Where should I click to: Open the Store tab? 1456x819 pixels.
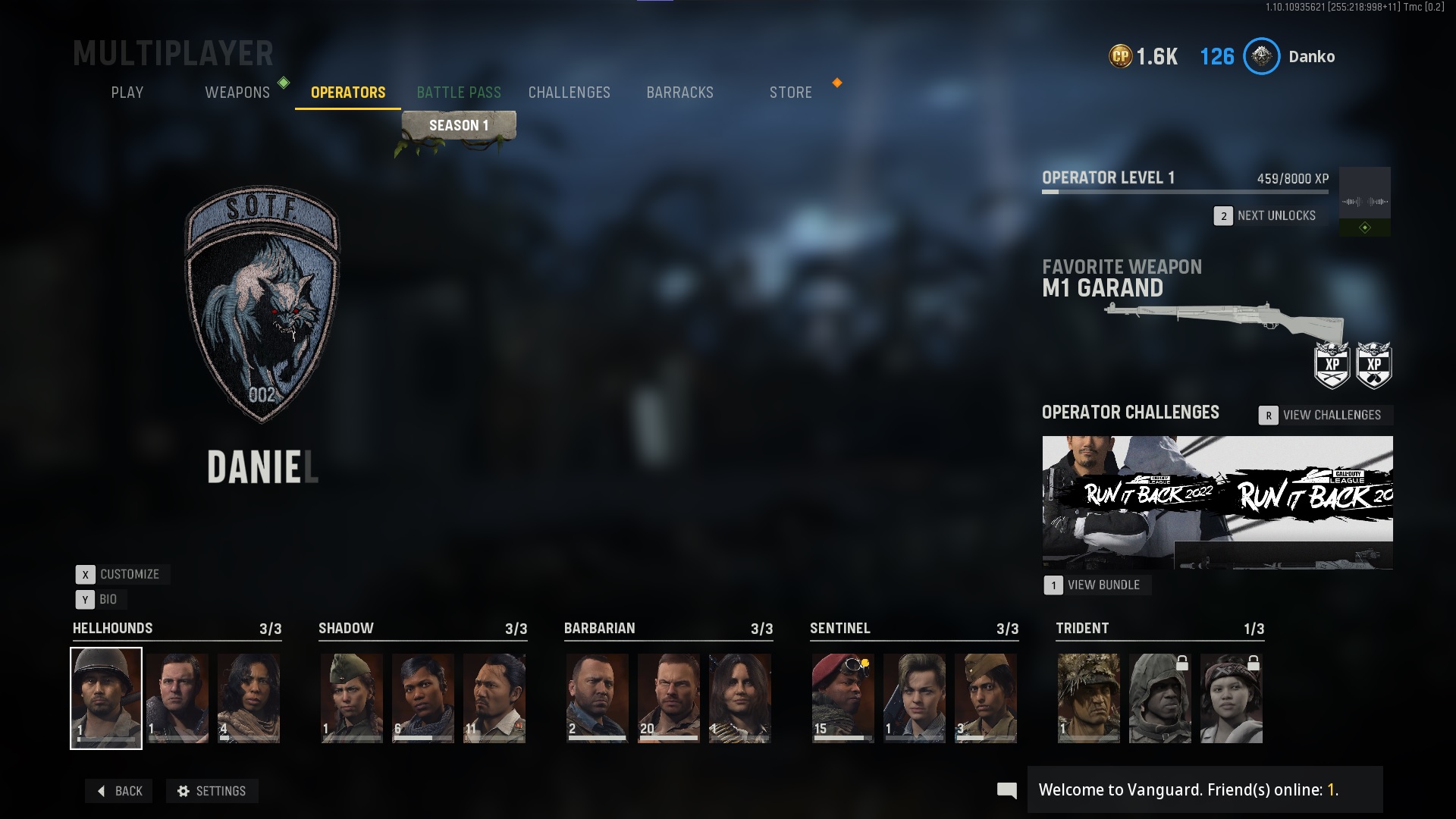(x=790, y=93)
